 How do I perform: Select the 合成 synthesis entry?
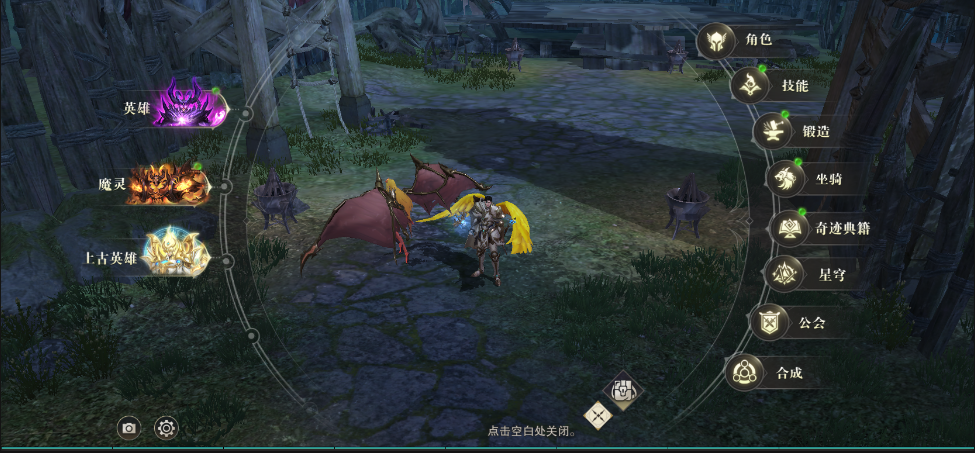click(x=744, y=373)
